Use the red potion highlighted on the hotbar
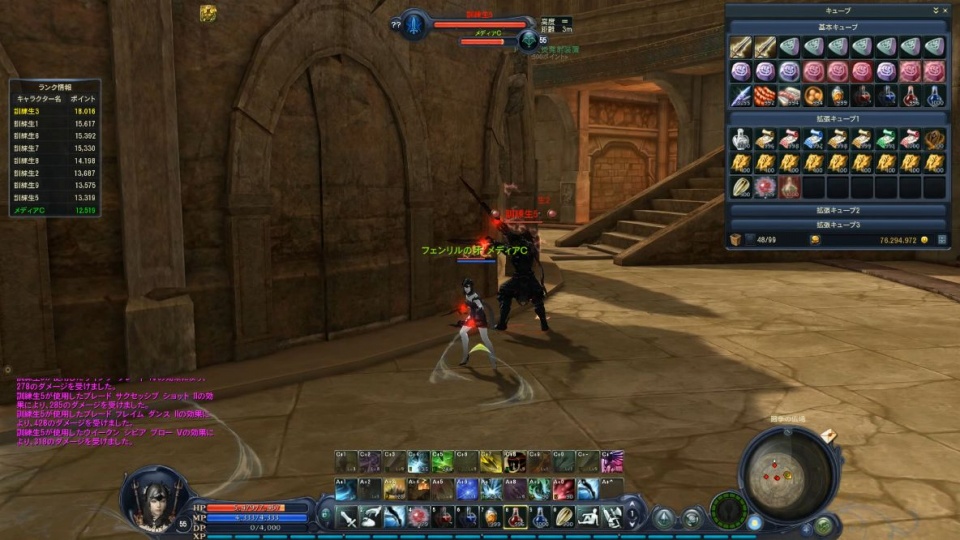Viewport: 960px width, 540px height. click(515, 517)
